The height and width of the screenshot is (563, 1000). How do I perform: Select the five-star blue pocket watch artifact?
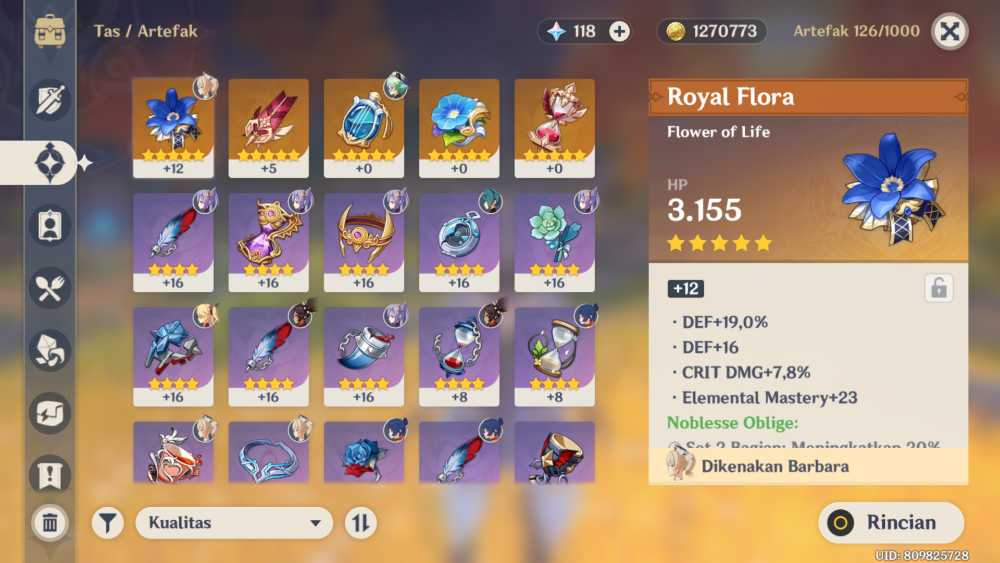point(363,124)
